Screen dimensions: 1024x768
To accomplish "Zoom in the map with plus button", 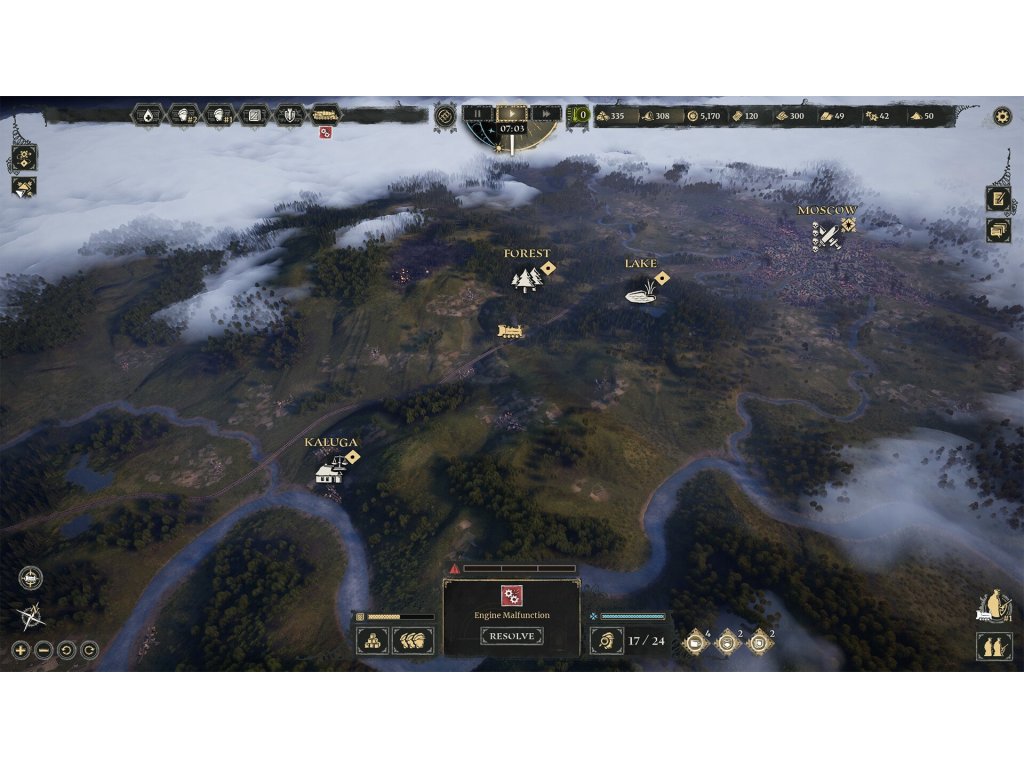I will coord(21,650).
